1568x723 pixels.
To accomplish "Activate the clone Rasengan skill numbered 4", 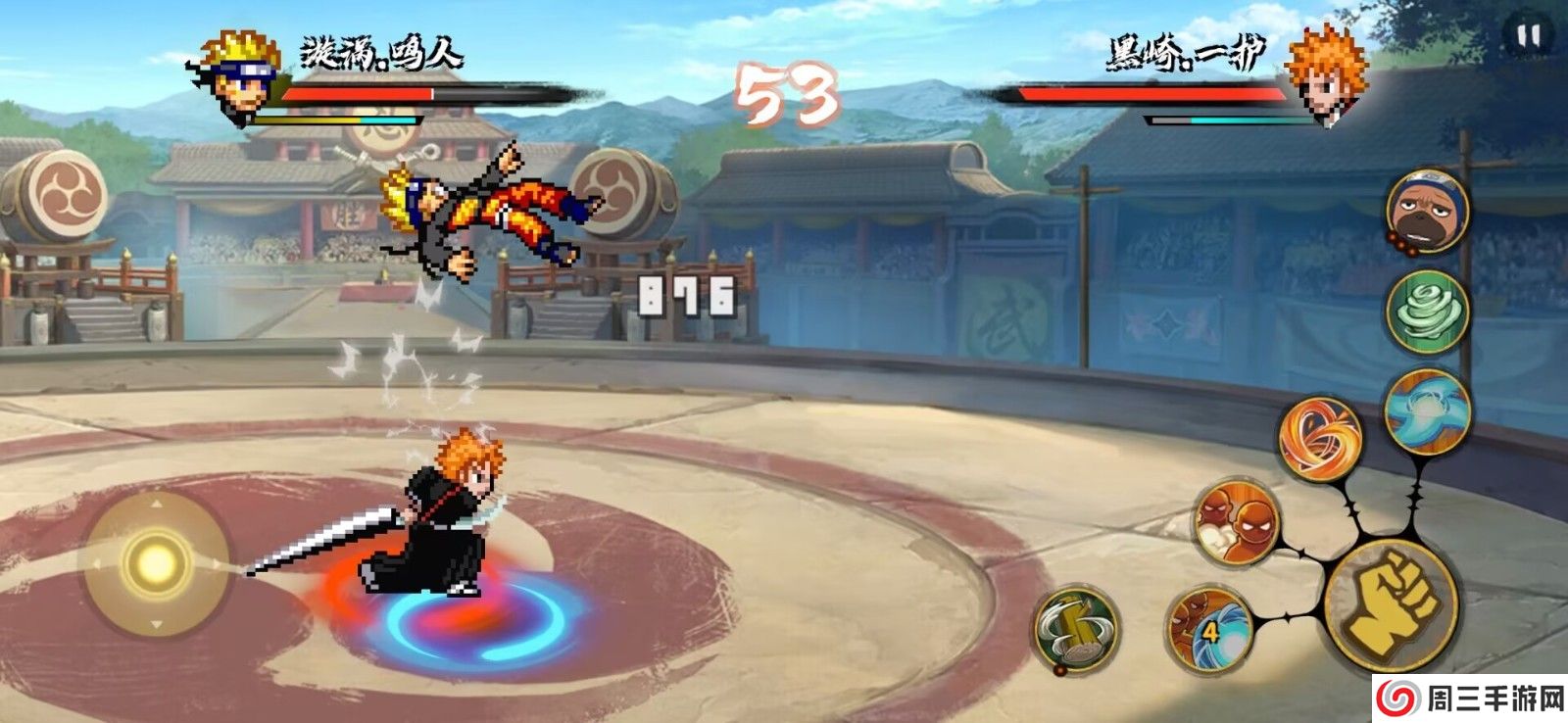I will coord(1209,626).
